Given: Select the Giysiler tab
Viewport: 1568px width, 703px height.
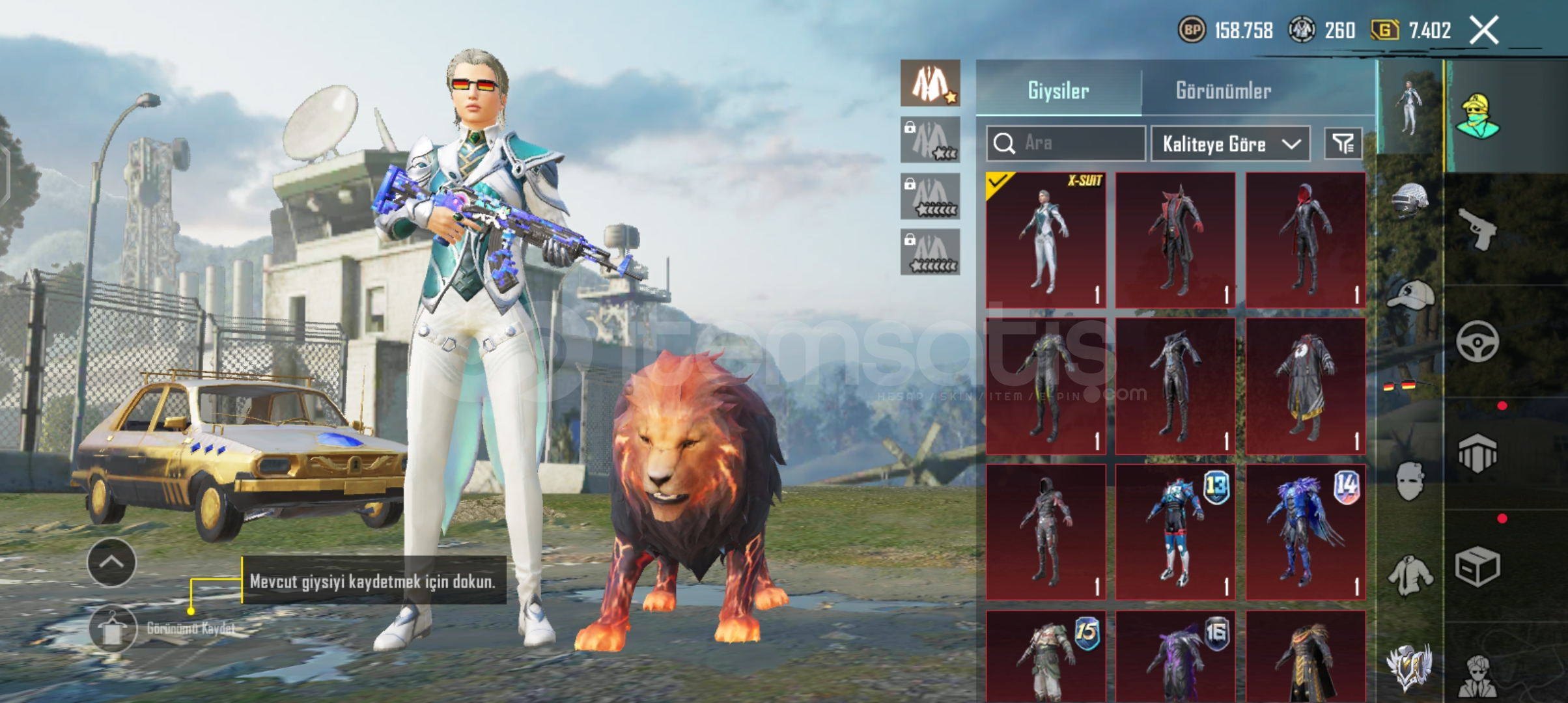Looking at the screenshot, I should (x=1058, y=90).
